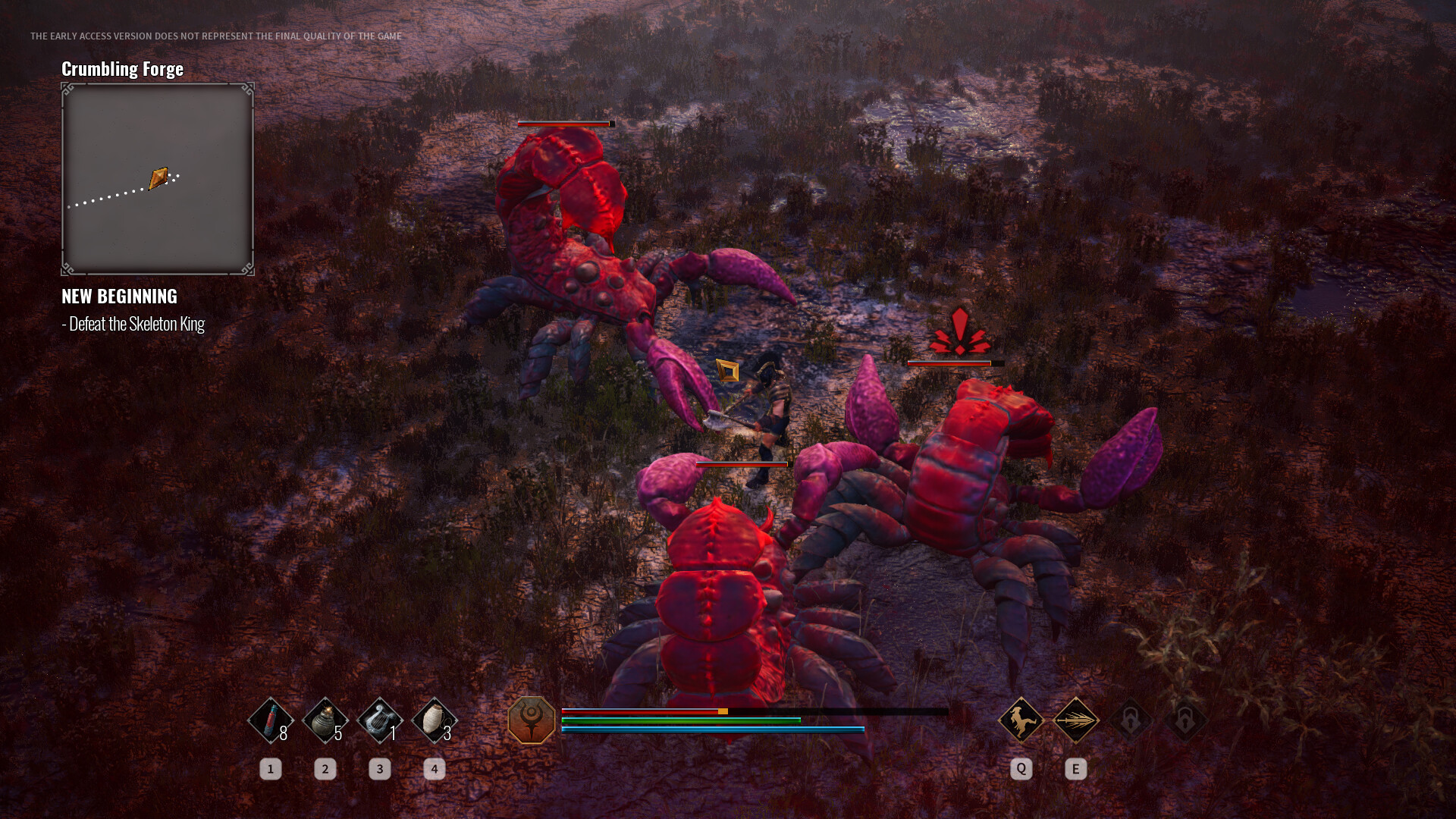Select the bomb item slot
1456x819 pixels.
click(325, 720)
